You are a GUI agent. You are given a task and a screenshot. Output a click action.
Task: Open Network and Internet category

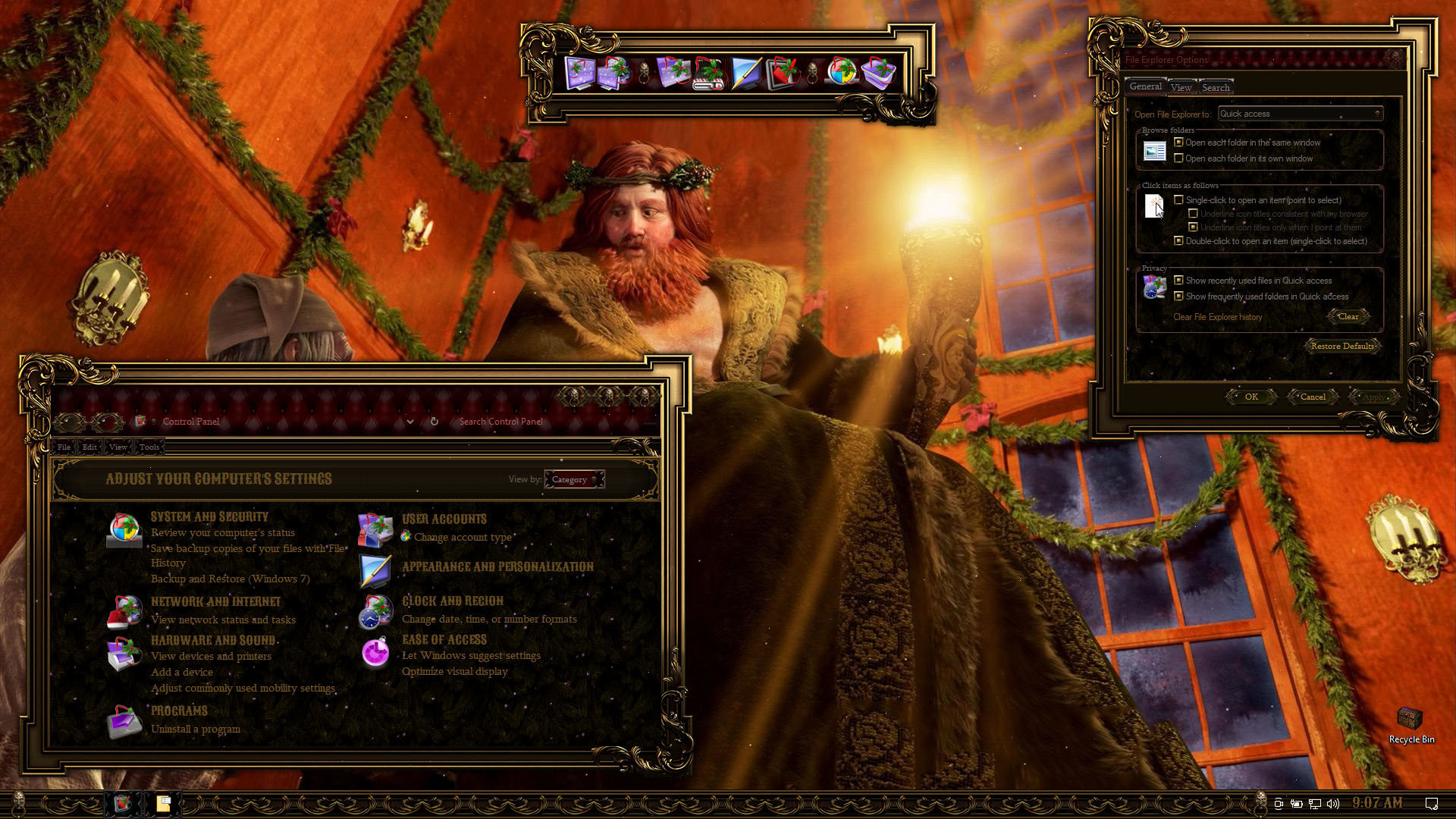coord(215,602)
